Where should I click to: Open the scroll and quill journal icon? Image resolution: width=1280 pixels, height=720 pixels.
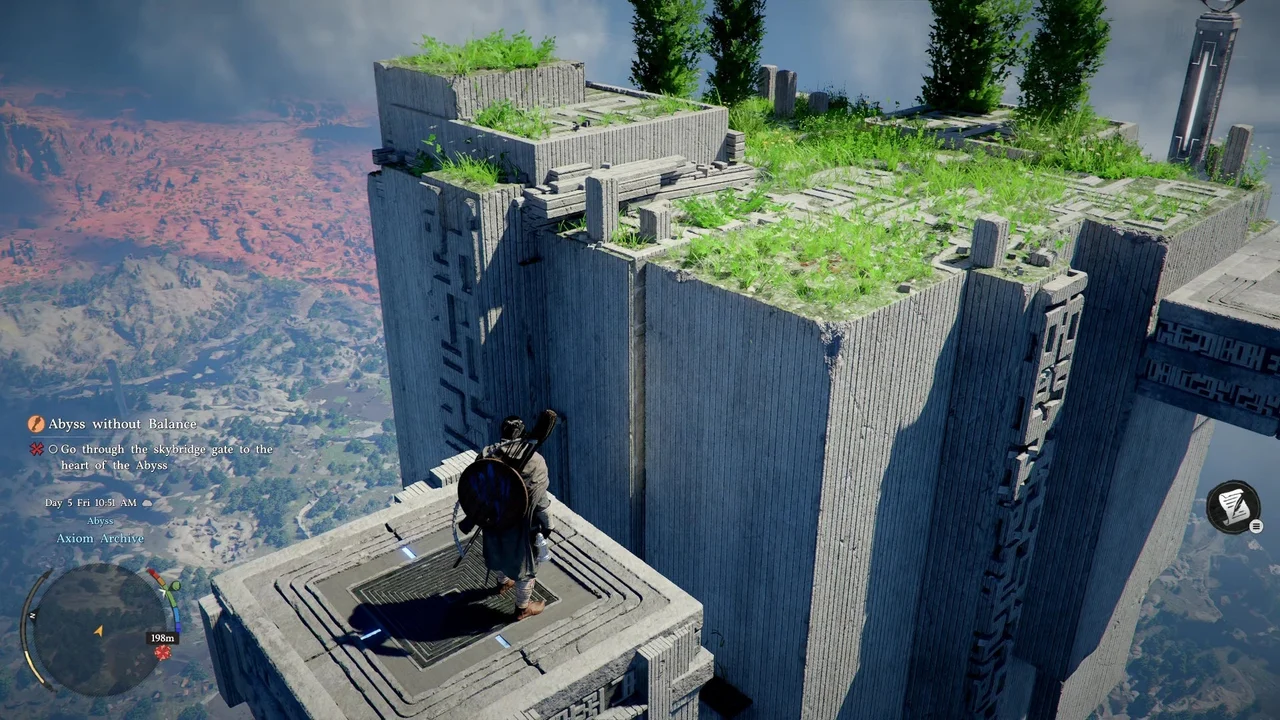pos(1232,506)
